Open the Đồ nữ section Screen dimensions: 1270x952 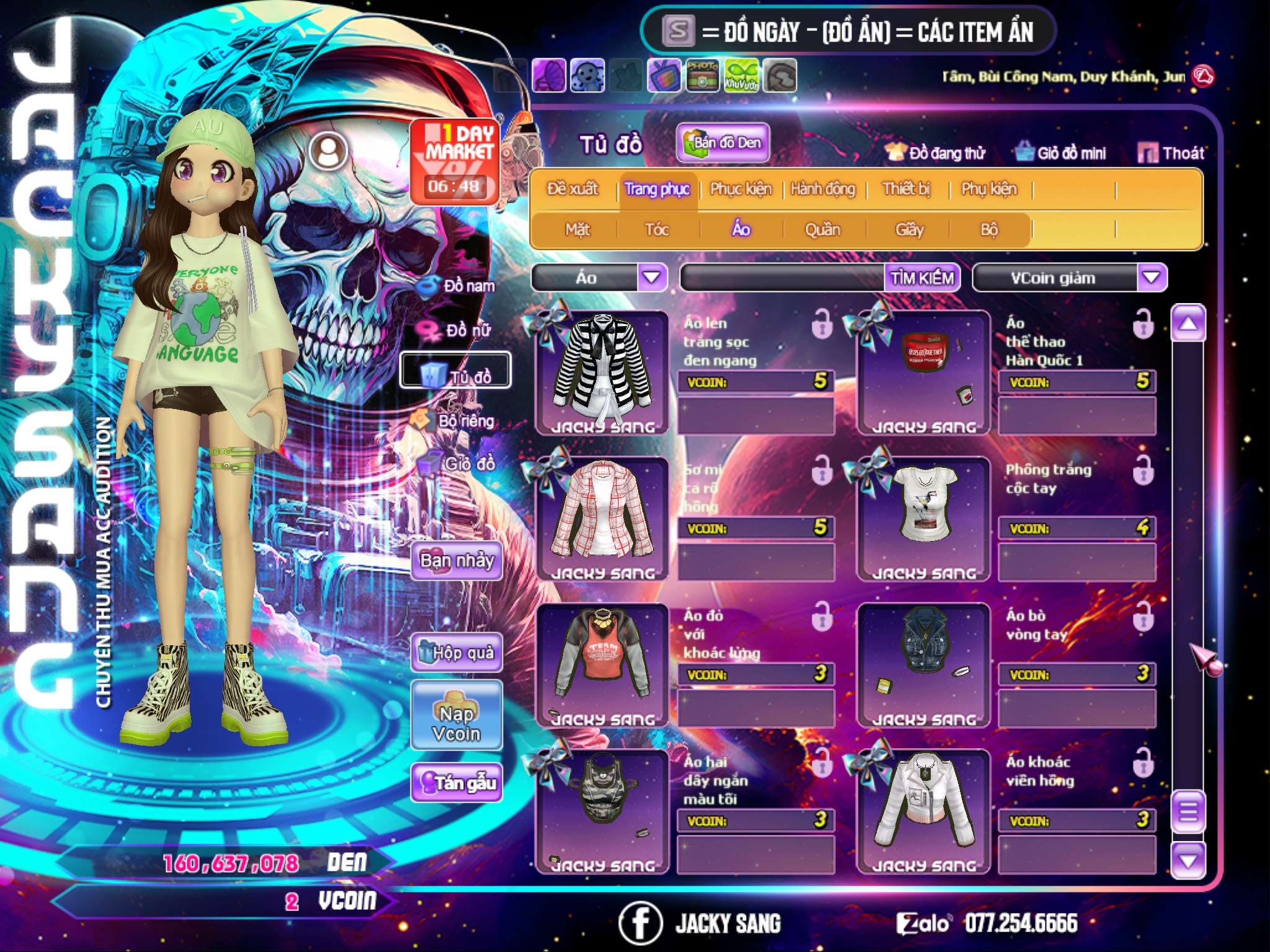(x=456, y=330)
